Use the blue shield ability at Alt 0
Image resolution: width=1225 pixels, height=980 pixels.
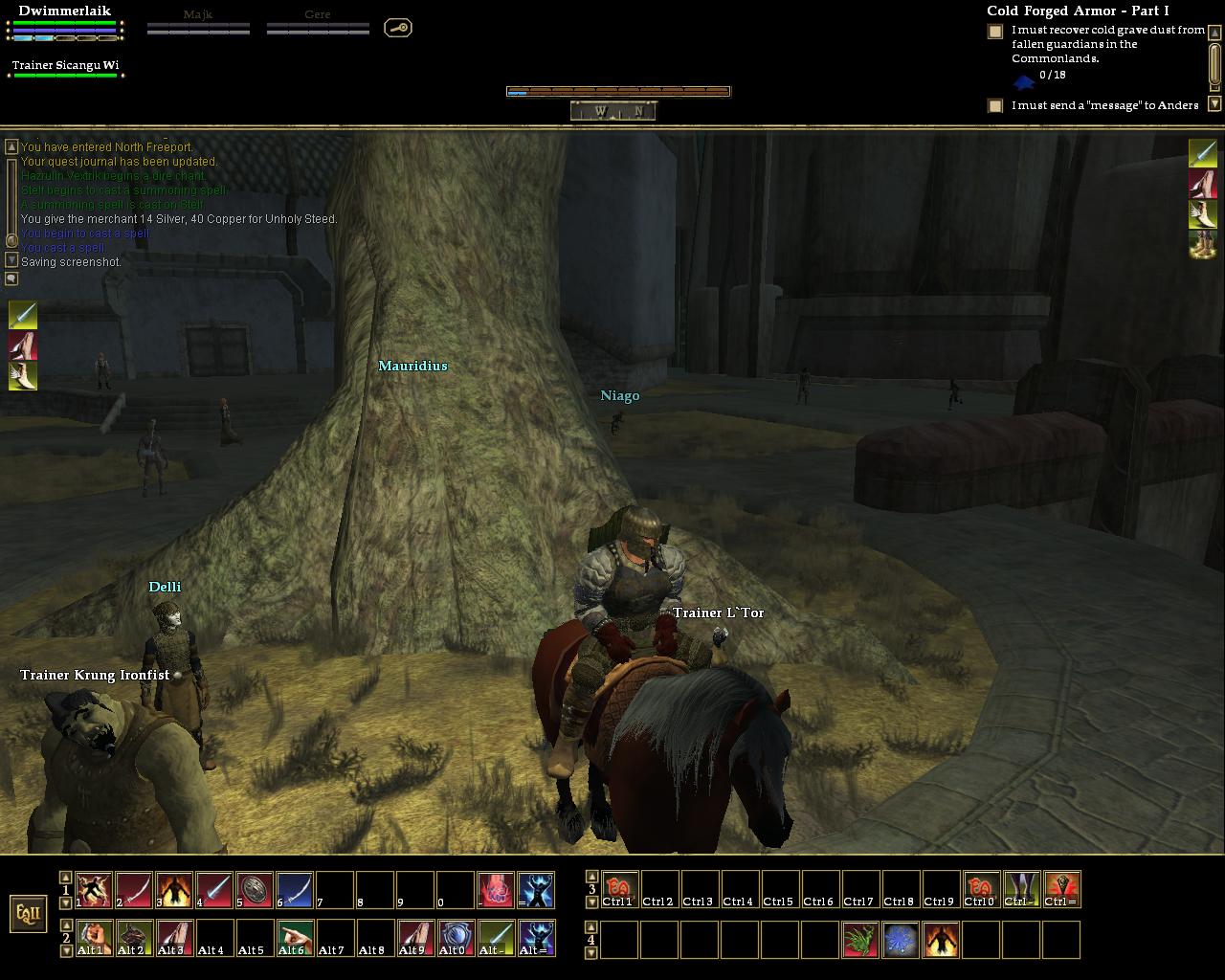456,938
